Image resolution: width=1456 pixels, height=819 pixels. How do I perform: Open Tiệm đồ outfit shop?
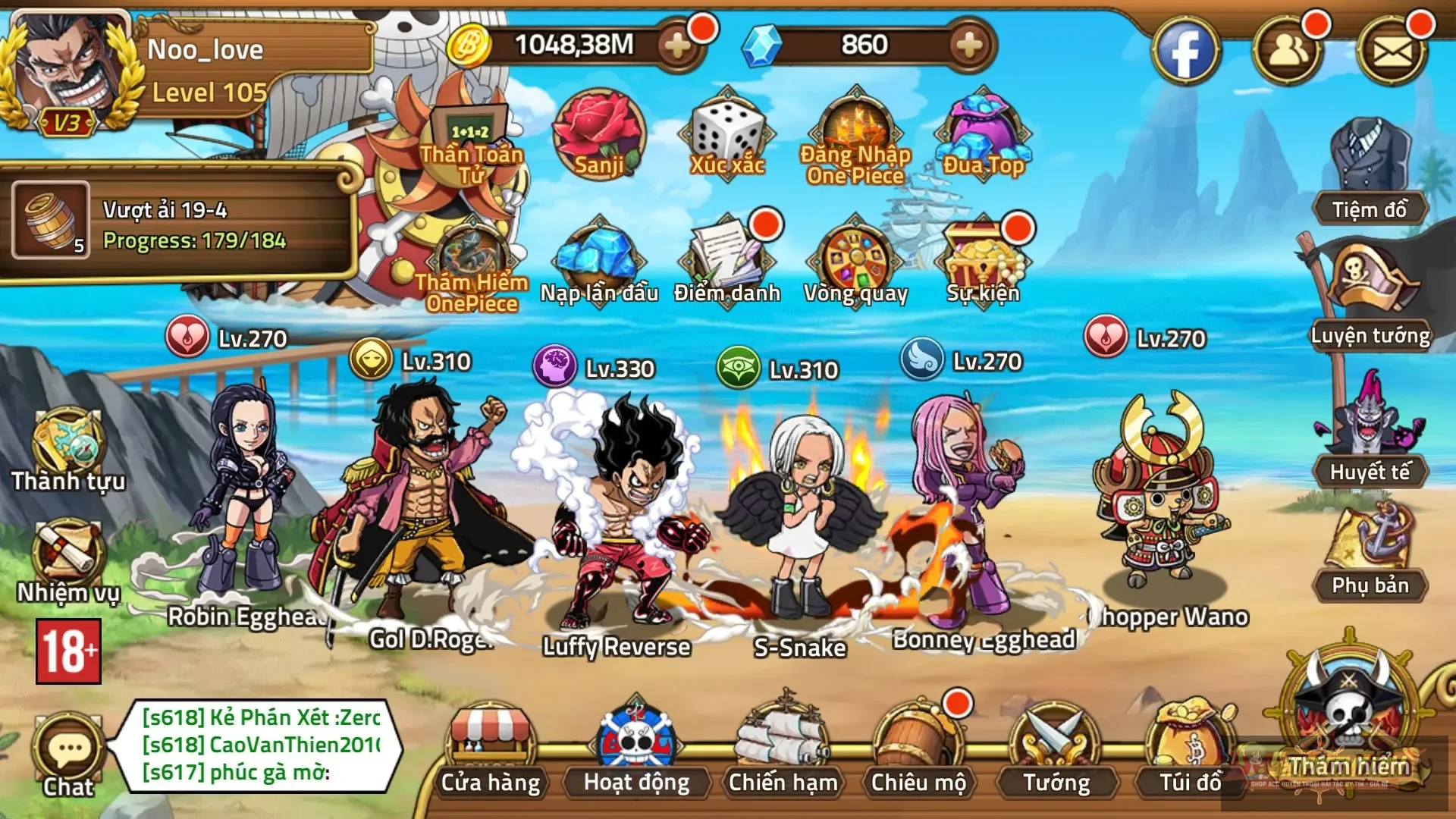1369,174
